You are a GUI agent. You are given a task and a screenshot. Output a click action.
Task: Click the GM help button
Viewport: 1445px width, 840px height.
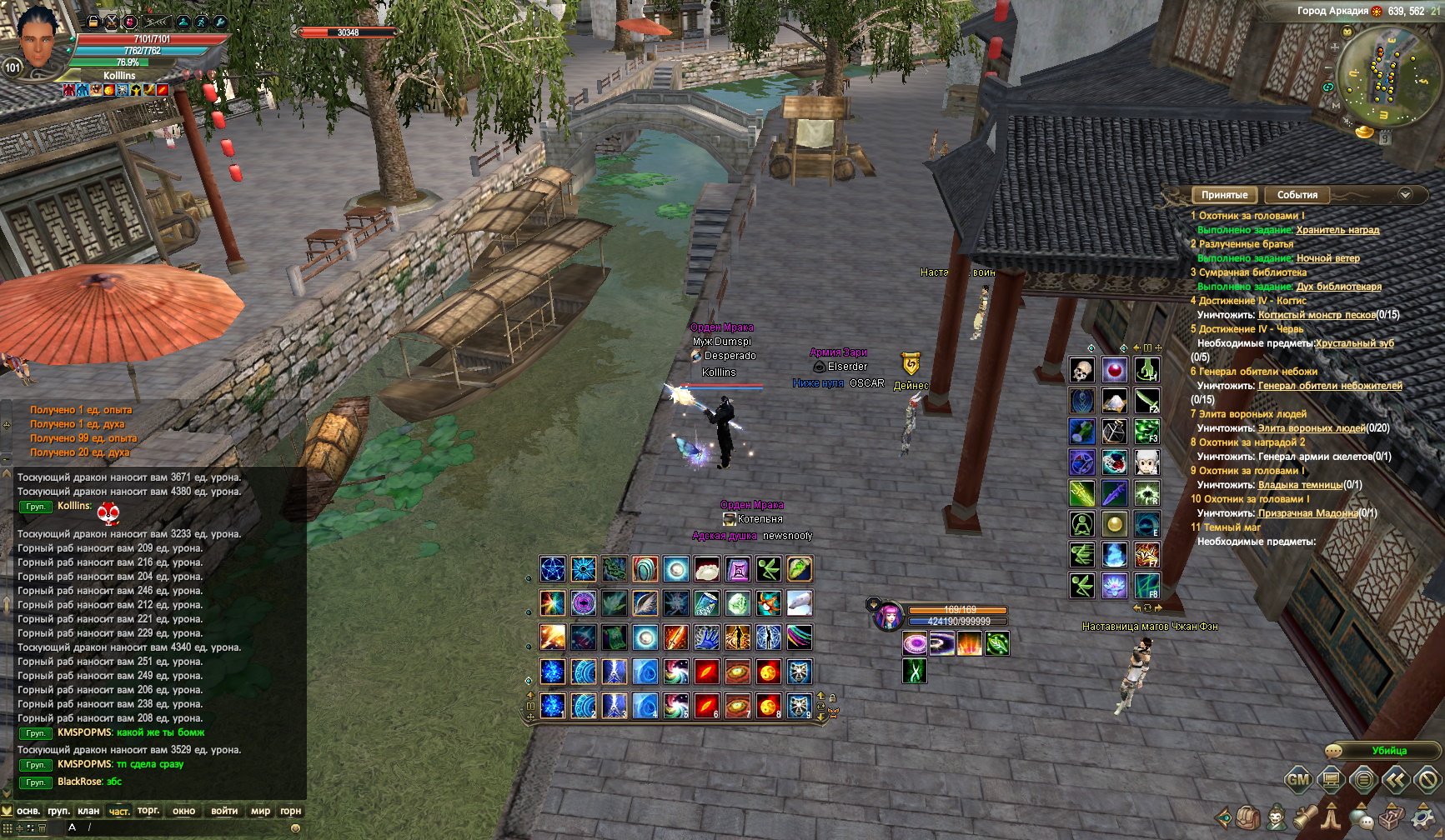pyautogui.click(x=1298, y=780)
